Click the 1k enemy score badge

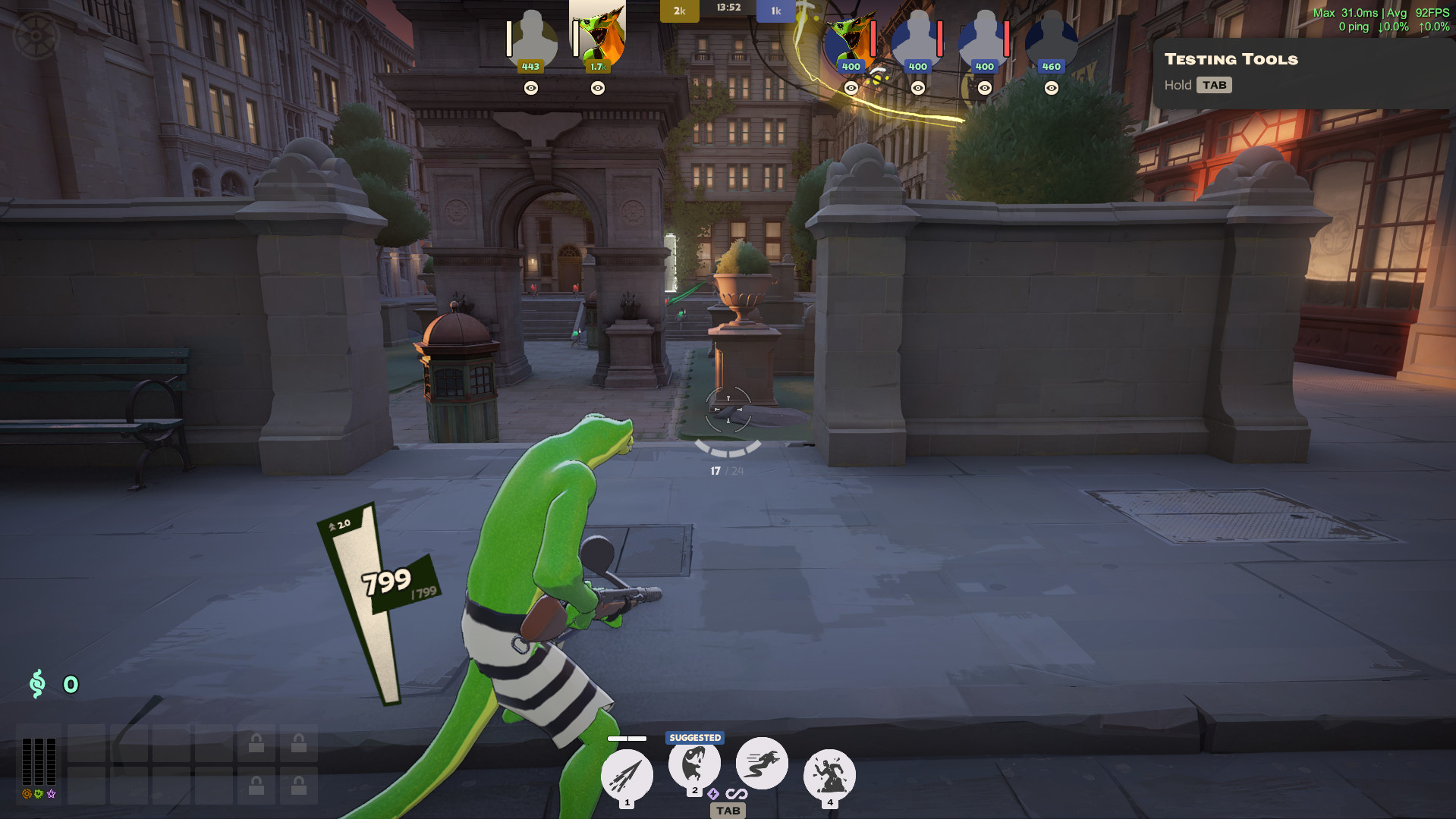click(x=775, y=11)
